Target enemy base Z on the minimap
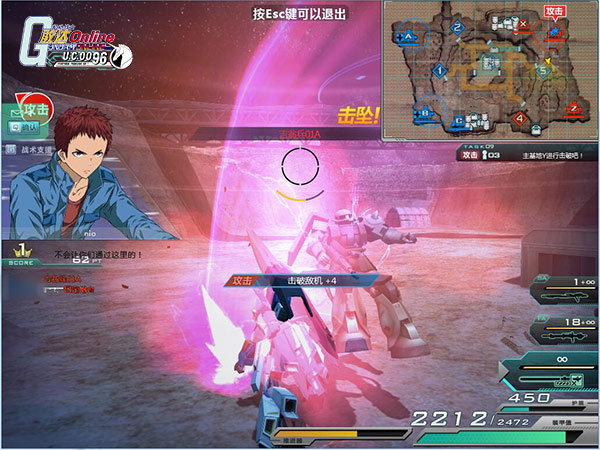600x450 pixels. [x=574, y=107]
